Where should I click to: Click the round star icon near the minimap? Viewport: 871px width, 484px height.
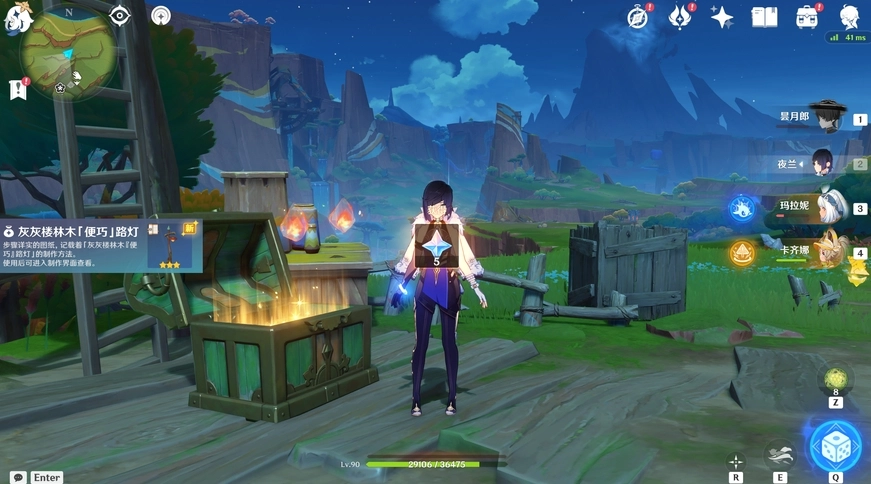(160, 15)
